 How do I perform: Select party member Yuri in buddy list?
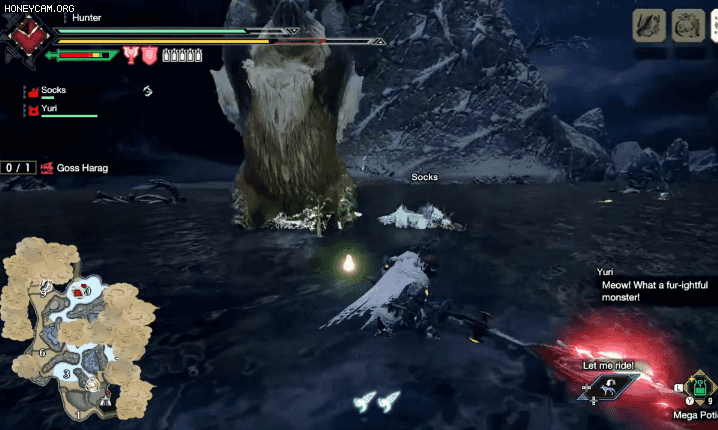(48, 108)
